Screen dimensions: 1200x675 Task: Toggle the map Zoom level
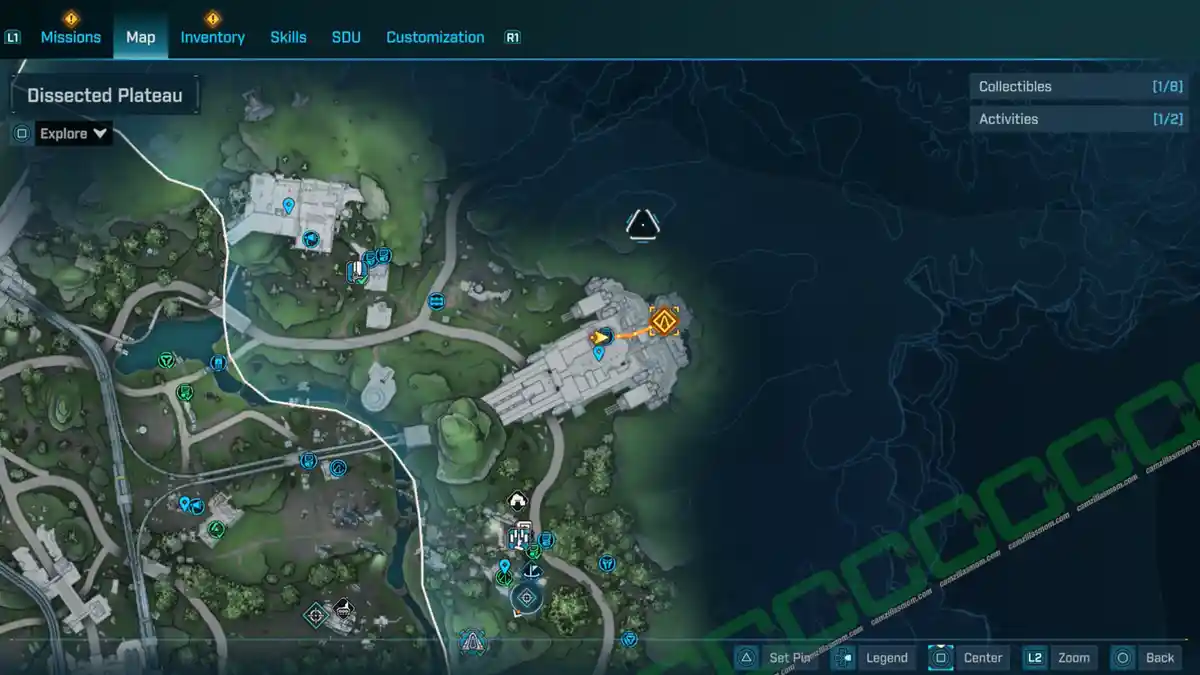click(1059, 657)
